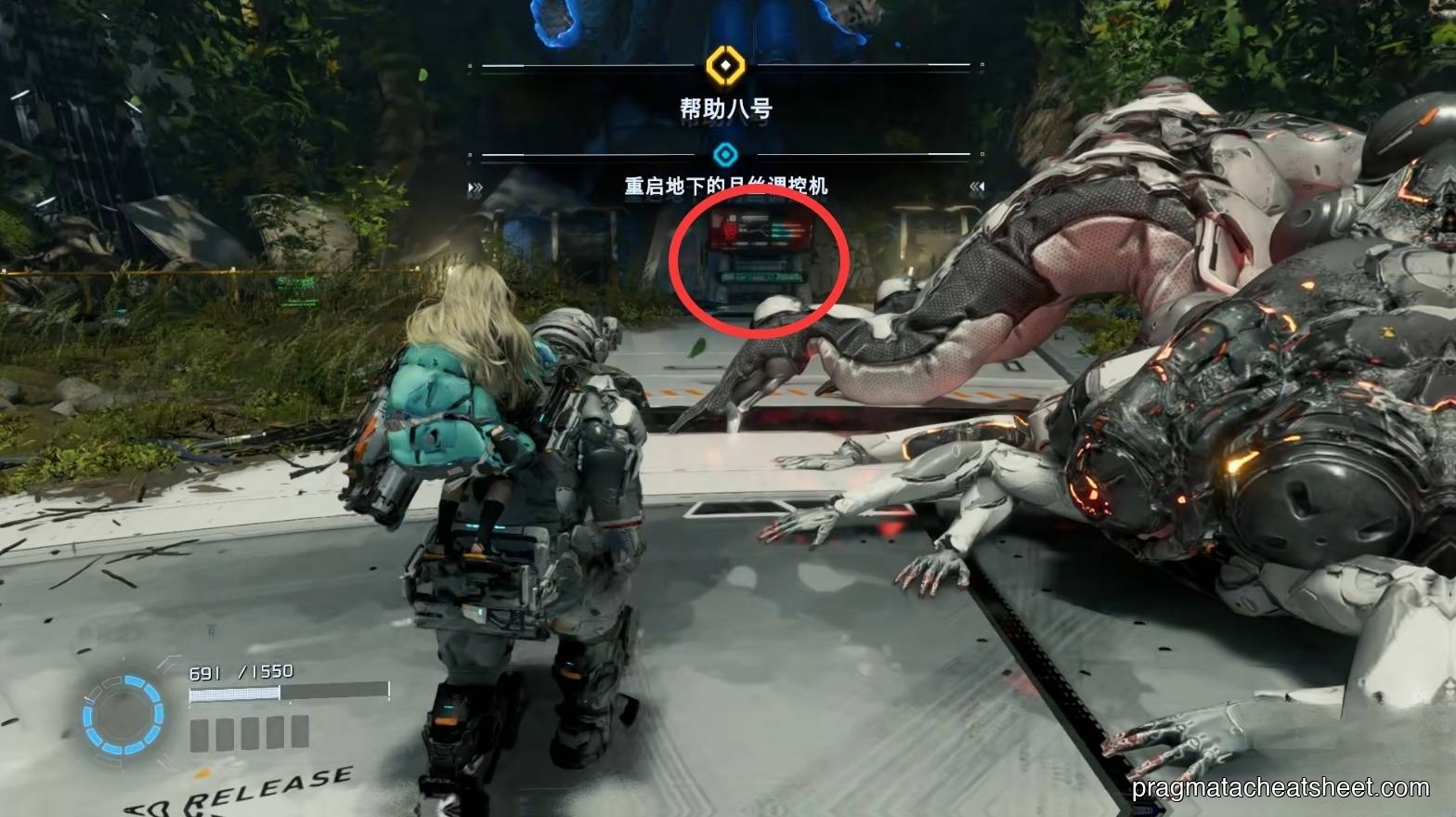Select the 重启地下的月丝调控机 sub-quest entry

(x=724, y=183)
